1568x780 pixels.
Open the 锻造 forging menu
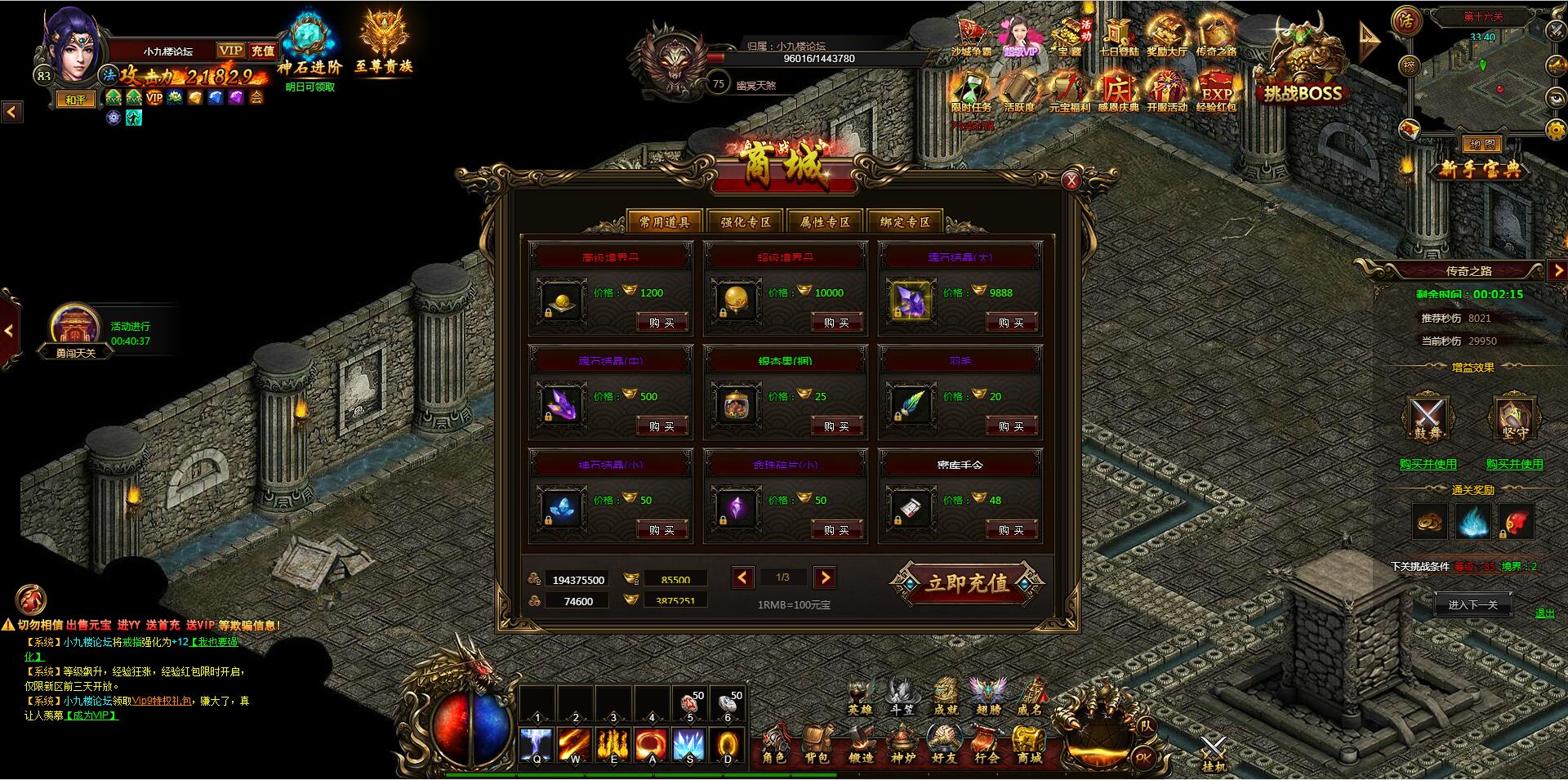point(860,745)
